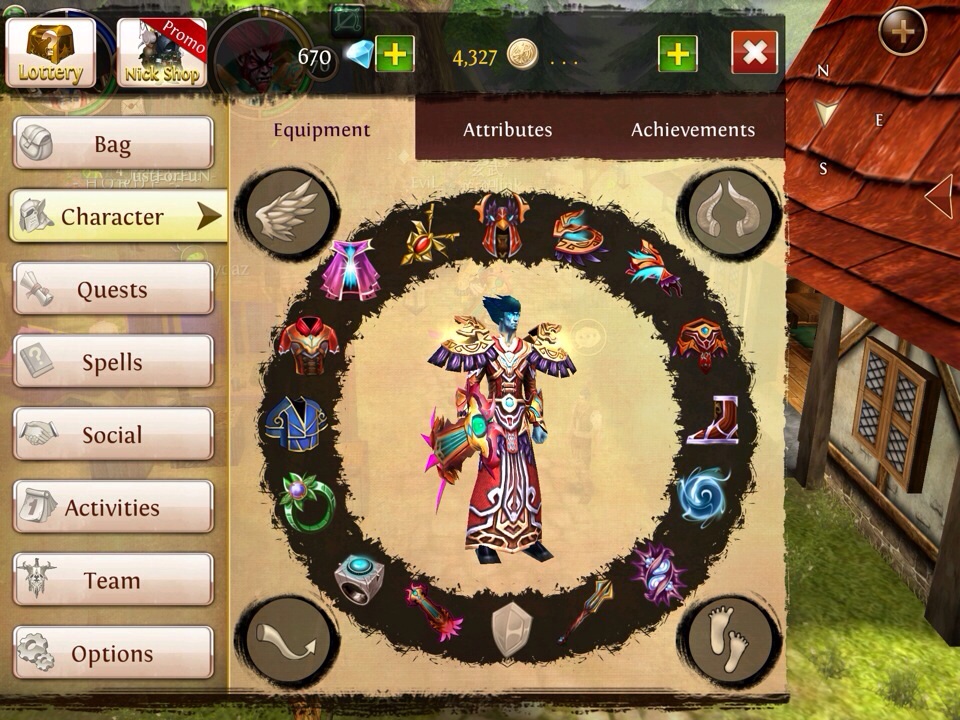Switch to the Attributes tab
The height and width of the screenshot is (720, 960).
tap(507, 130)
